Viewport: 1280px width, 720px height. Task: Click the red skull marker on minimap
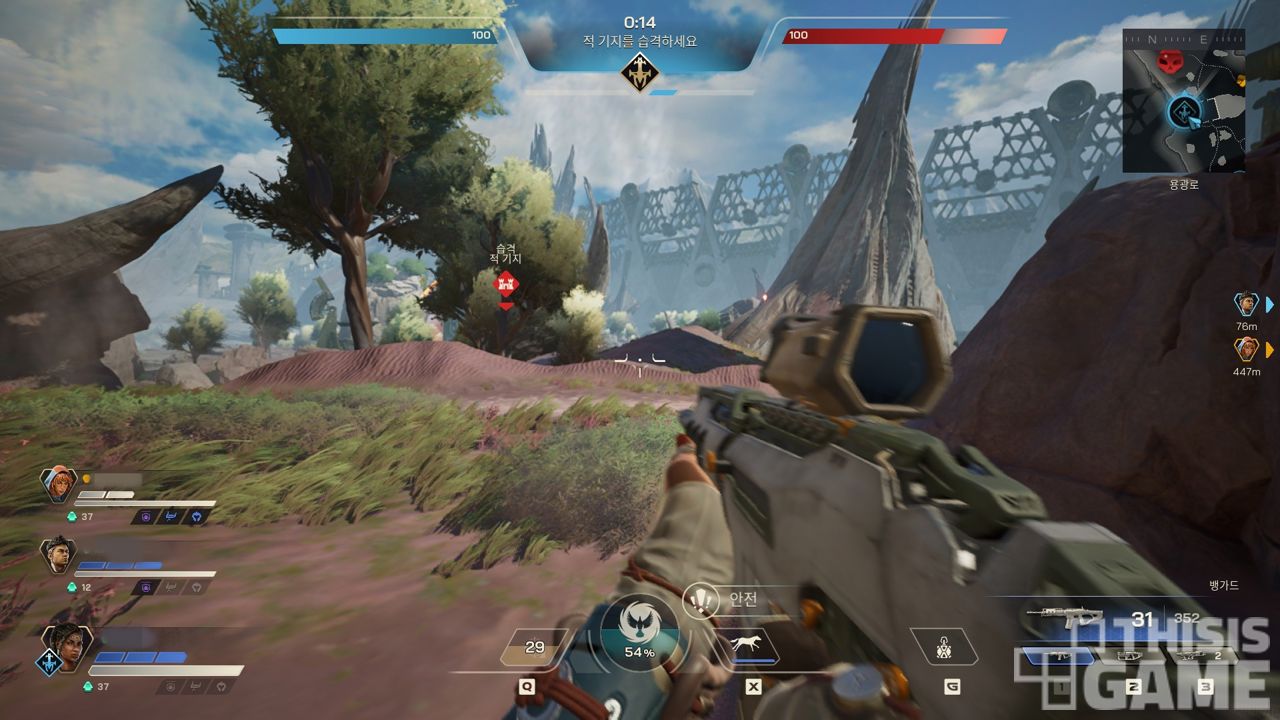1168,62
